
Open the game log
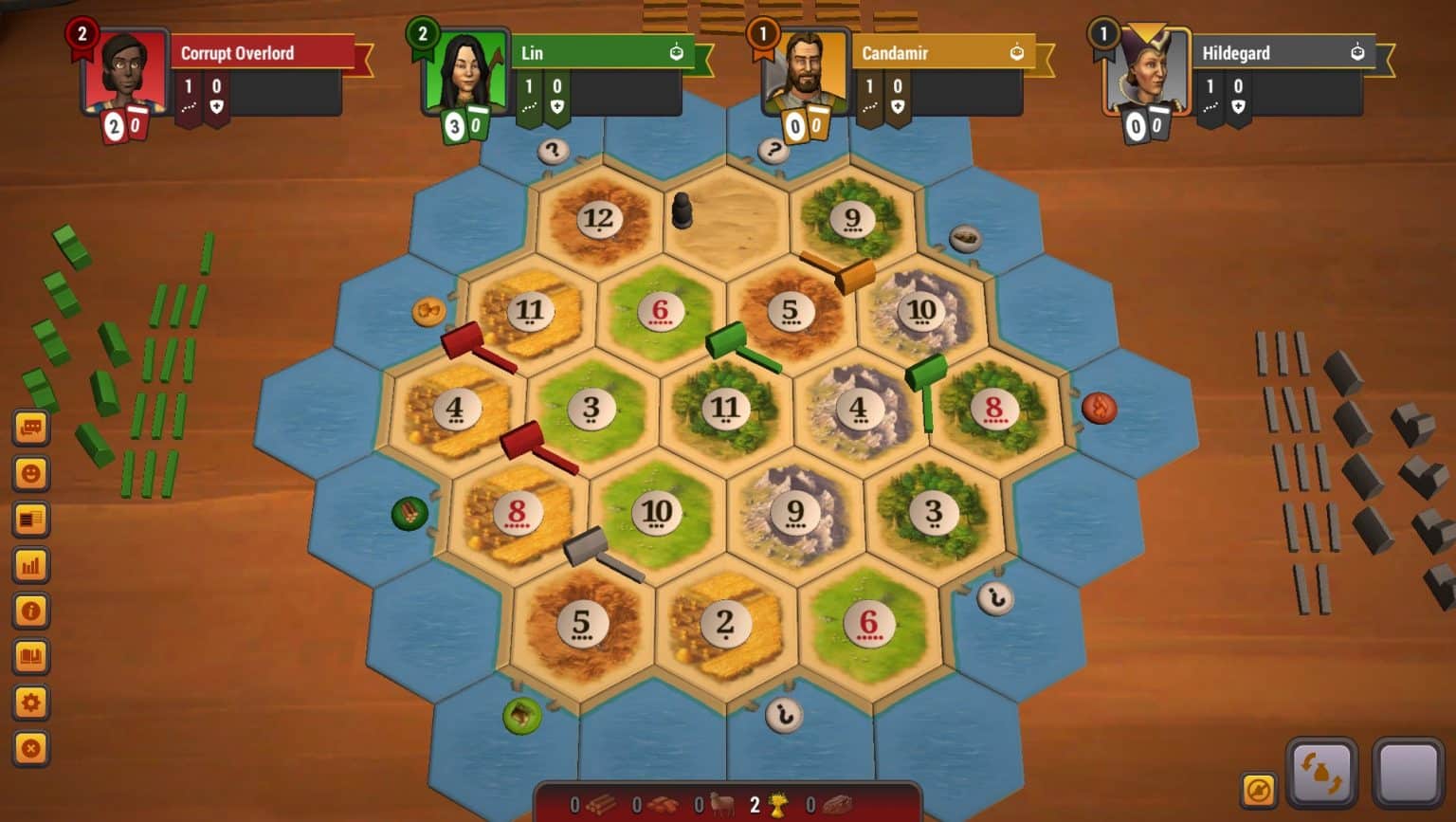click(x=31, y=519)
